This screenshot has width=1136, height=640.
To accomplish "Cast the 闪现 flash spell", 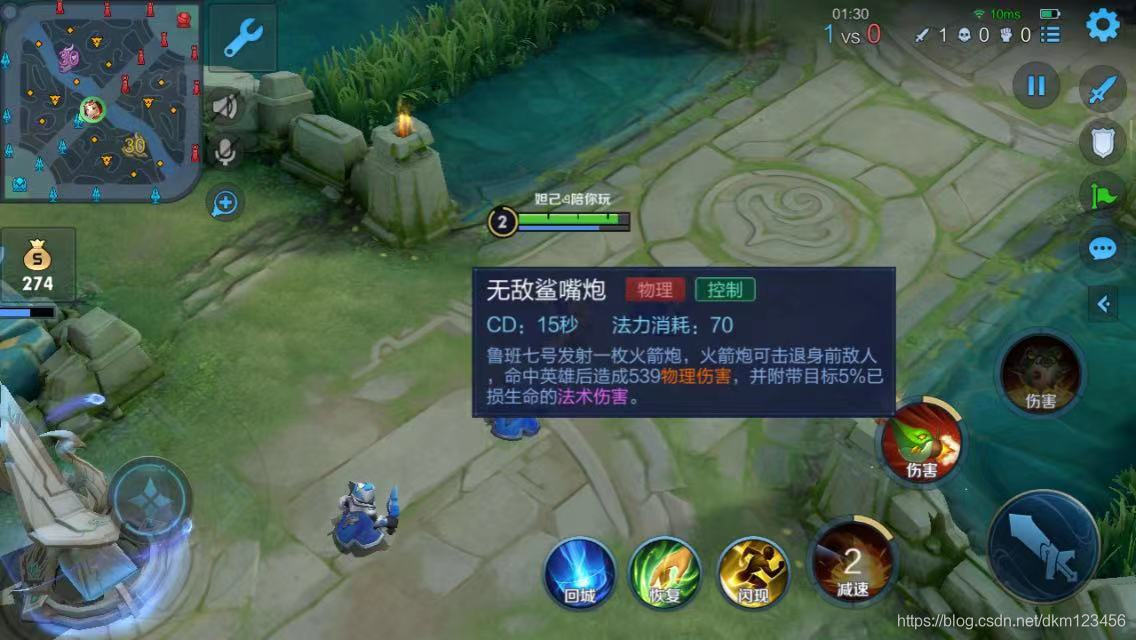I will coord(754,572).
